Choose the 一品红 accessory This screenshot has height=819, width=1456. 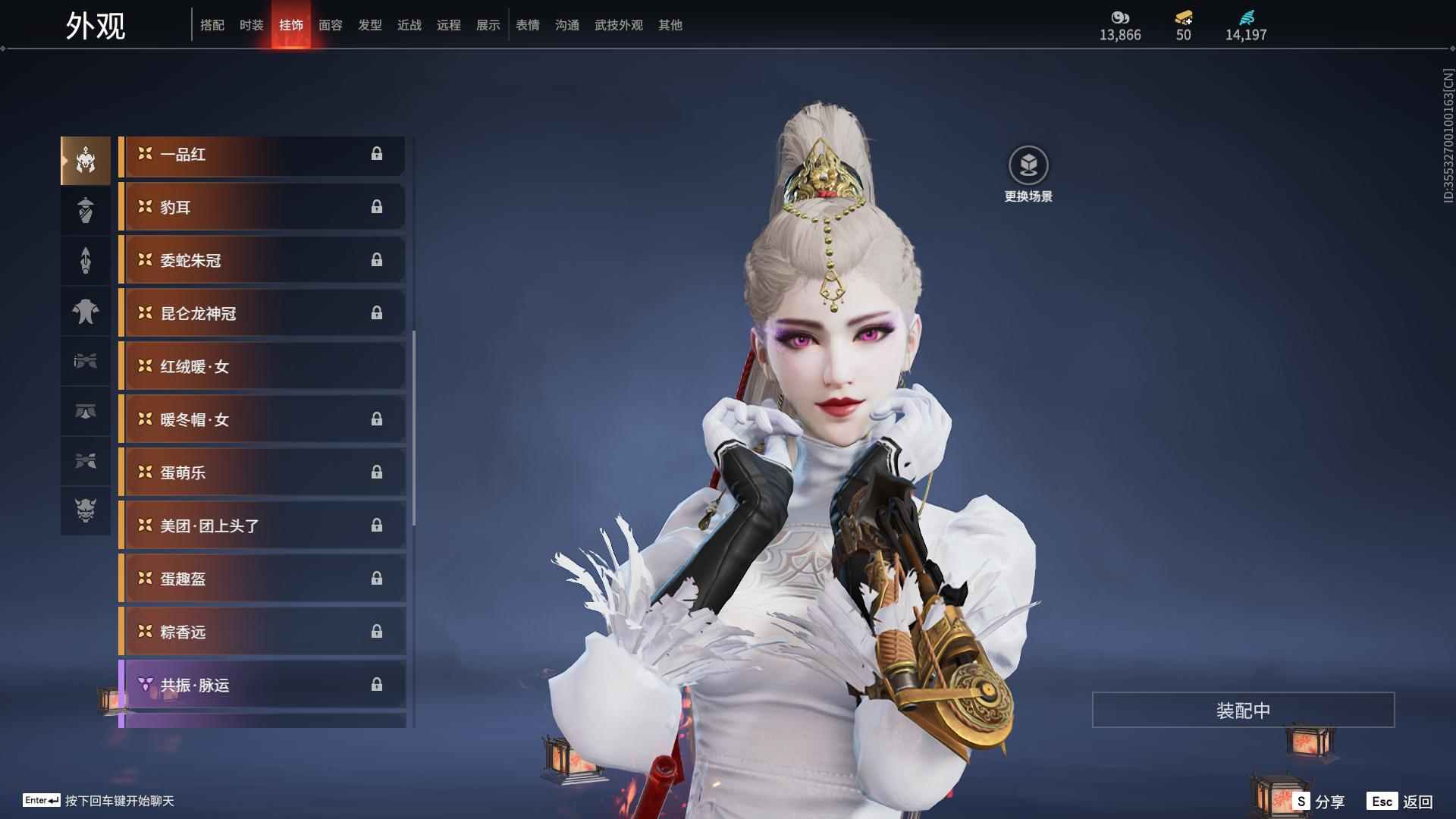coord(262,155)
